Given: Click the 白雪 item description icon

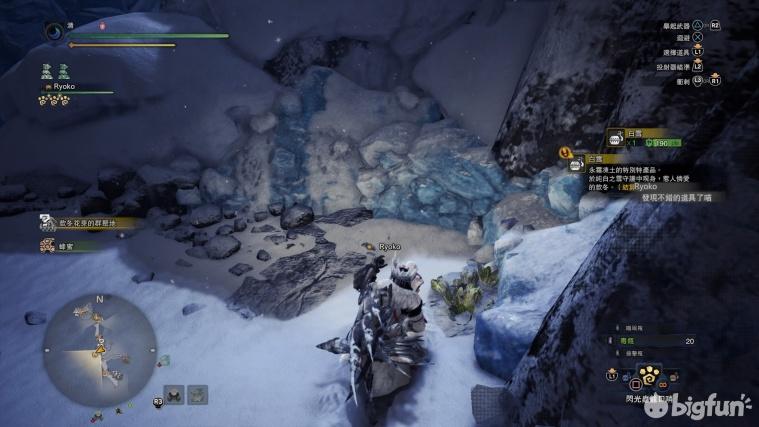Looking at the screenshot, I should click(x=576, y=165).
